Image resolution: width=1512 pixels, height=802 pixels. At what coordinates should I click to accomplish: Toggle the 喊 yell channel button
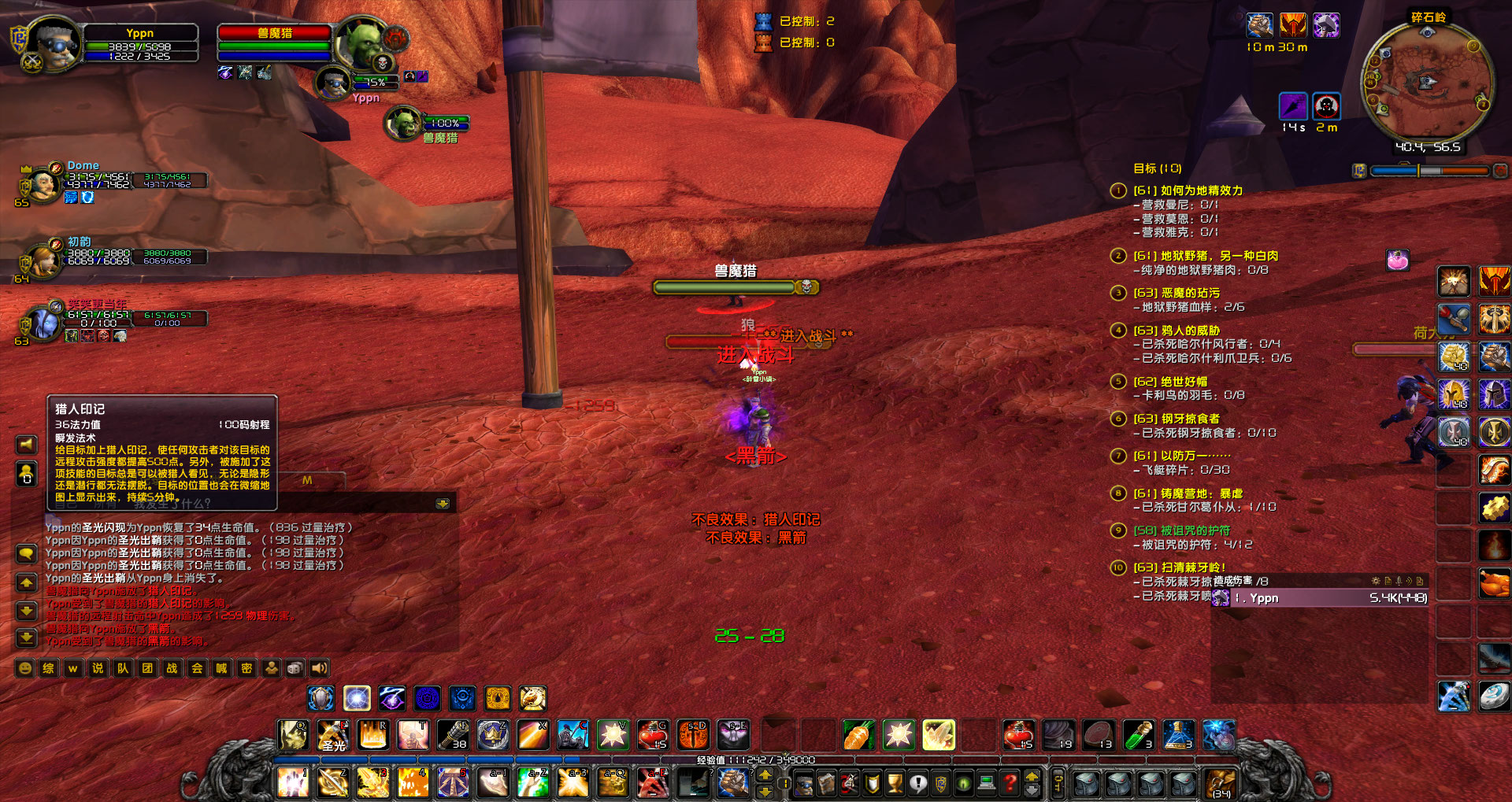coord(221,667)
